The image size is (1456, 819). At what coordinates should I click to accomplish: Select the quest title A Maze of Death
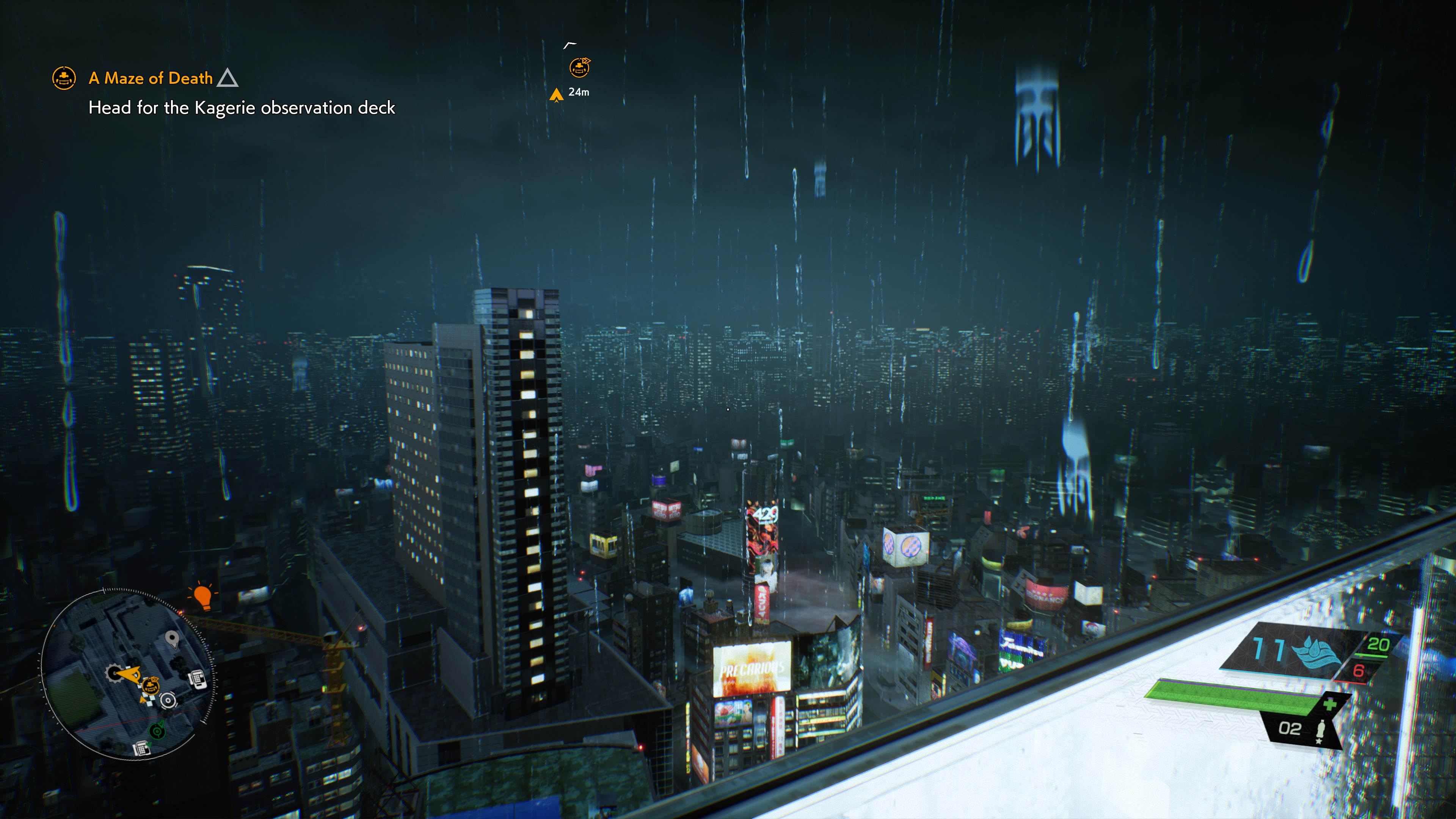coord(150,78)
